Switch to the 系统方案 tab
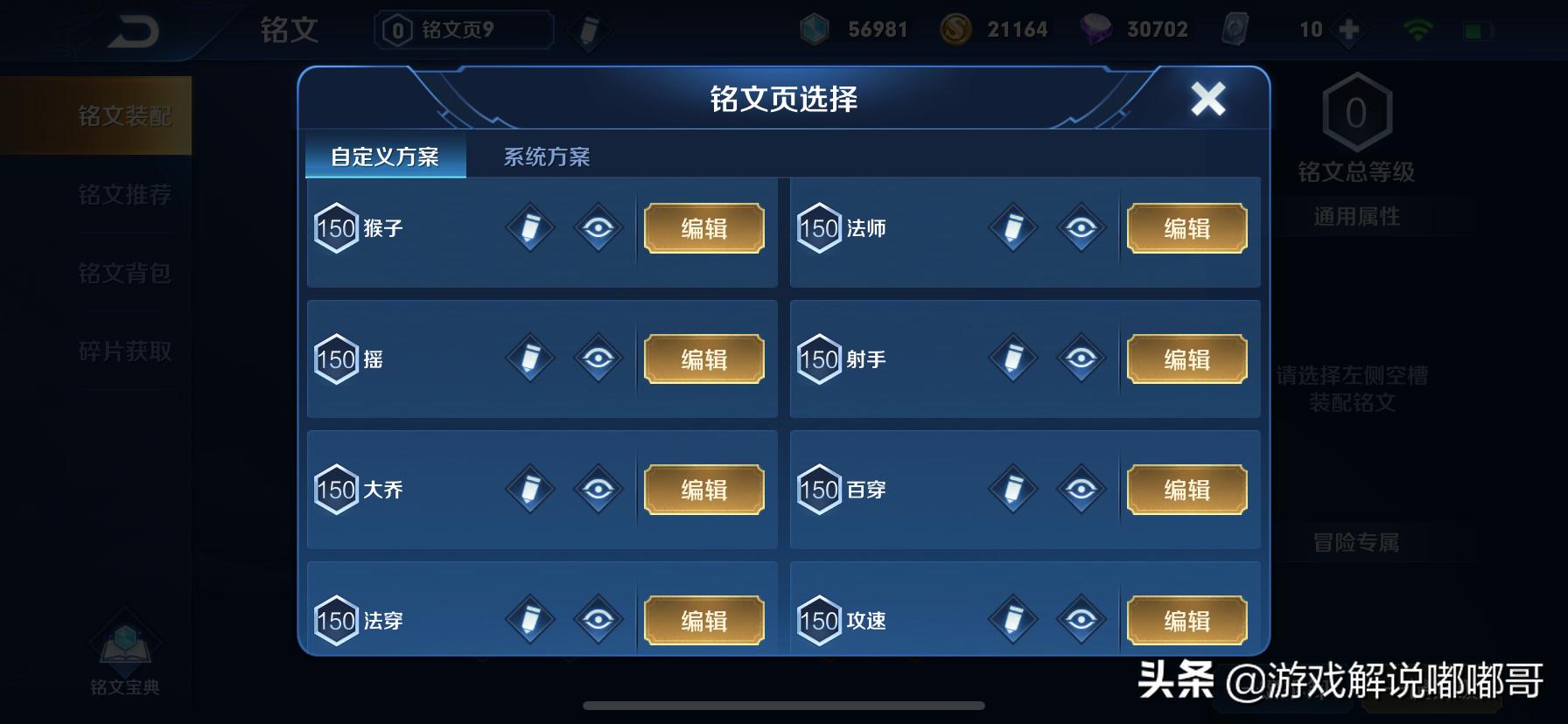 [x=547, y=157]
